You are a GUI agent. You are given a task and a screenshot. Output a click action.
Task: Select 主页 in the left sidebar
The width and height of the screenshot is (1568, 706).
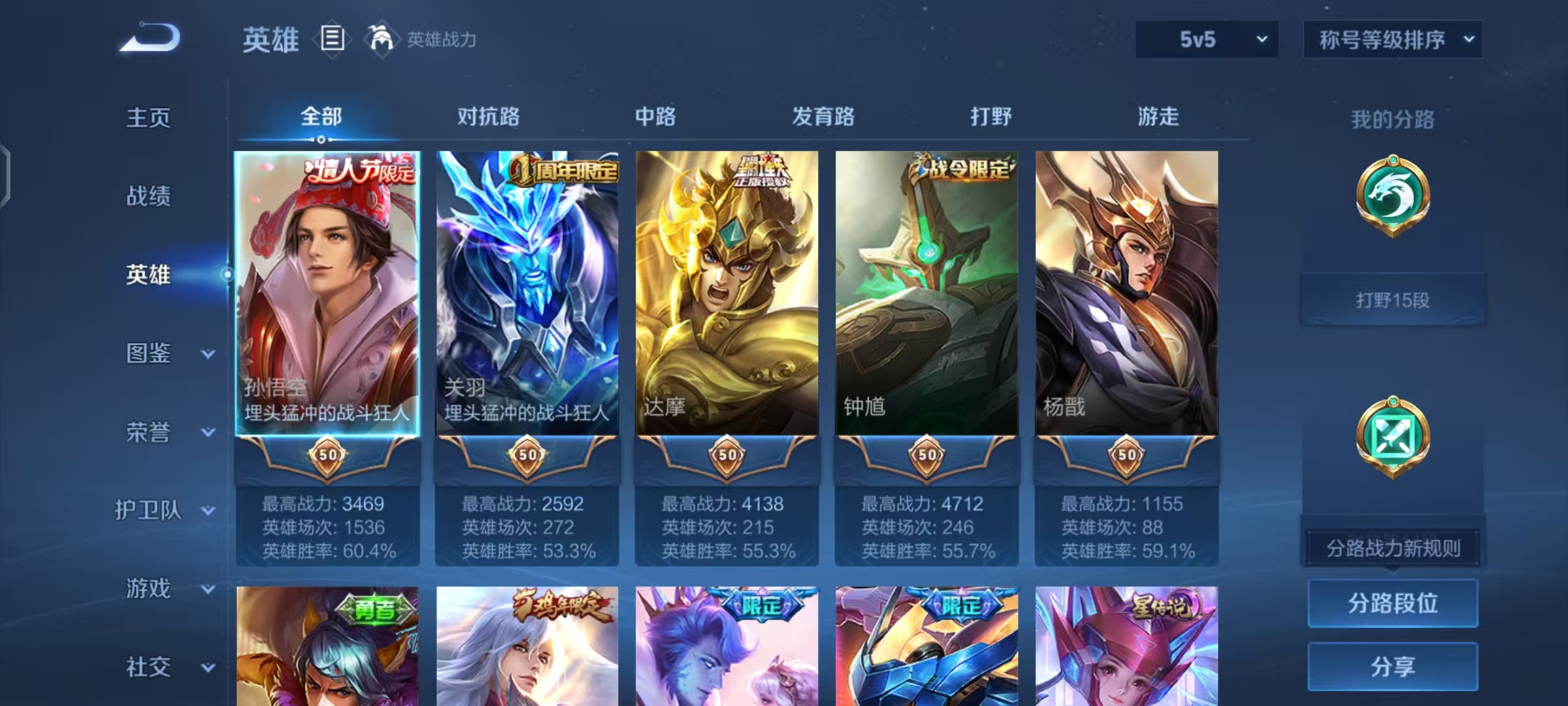coord(149,118)
